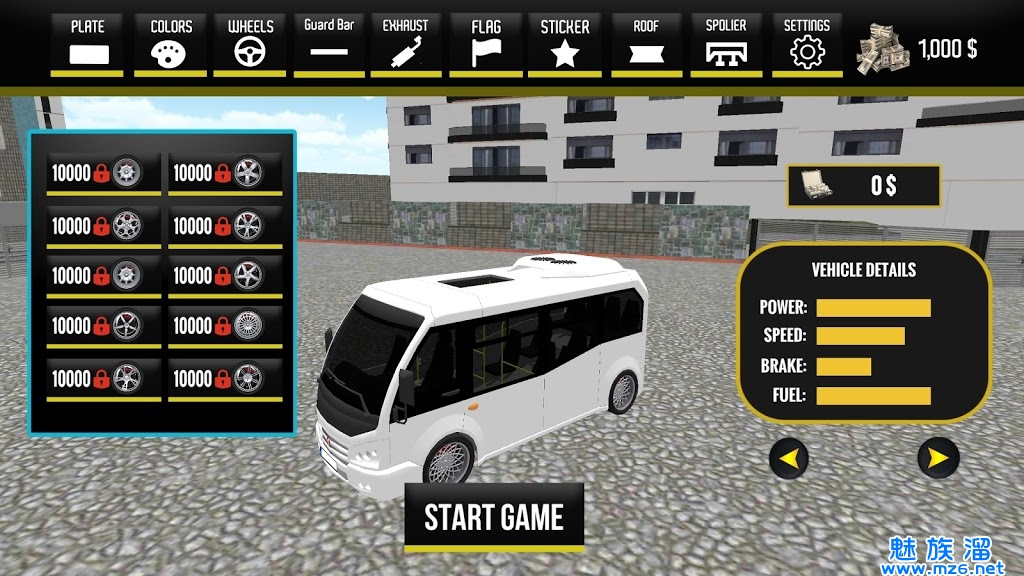1024x576 pixels.
Task: Show the Sticker options
Action: coord(565,44)
